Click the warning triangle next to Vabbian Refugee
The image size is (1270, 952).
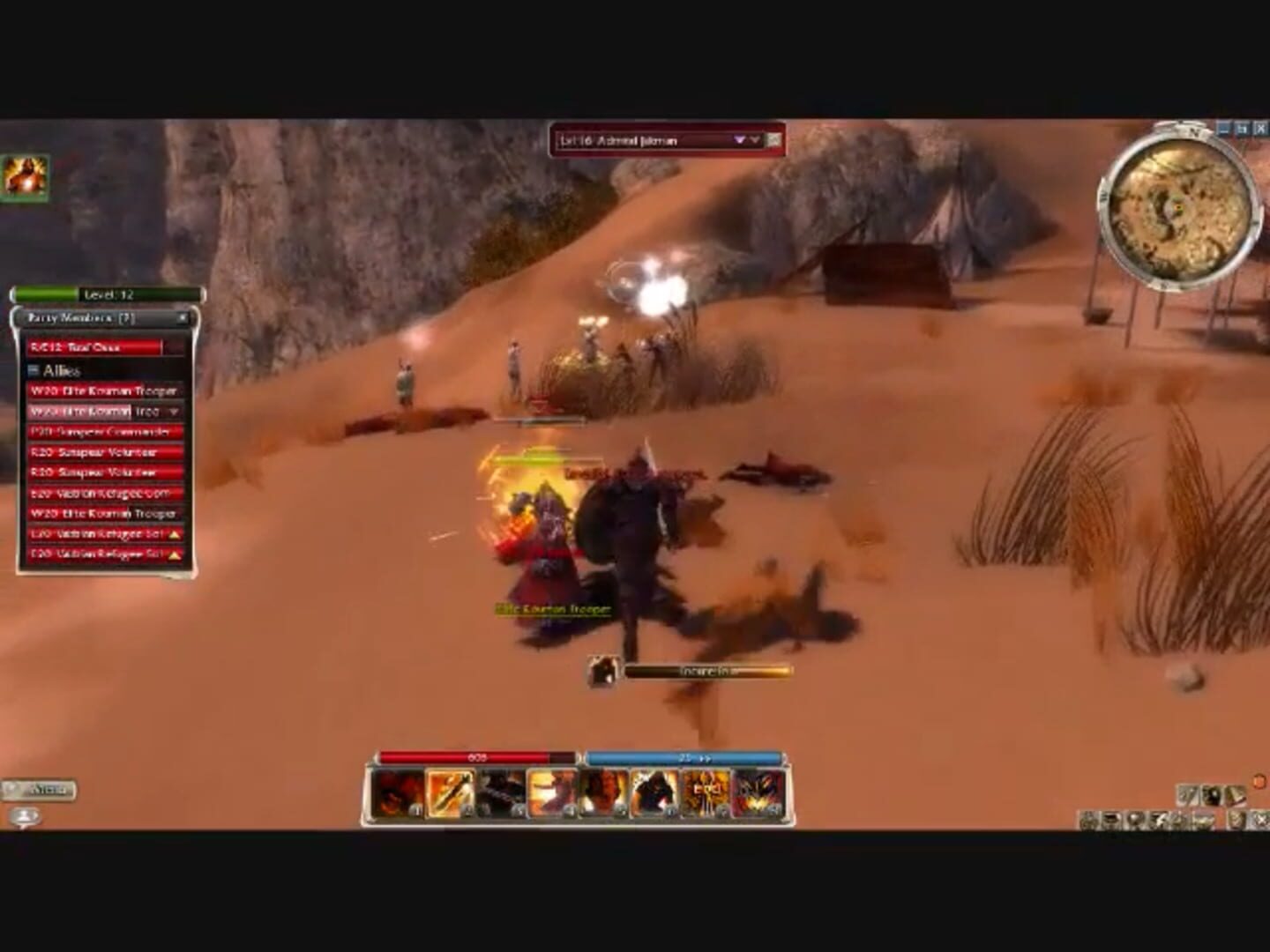[174, 534]
